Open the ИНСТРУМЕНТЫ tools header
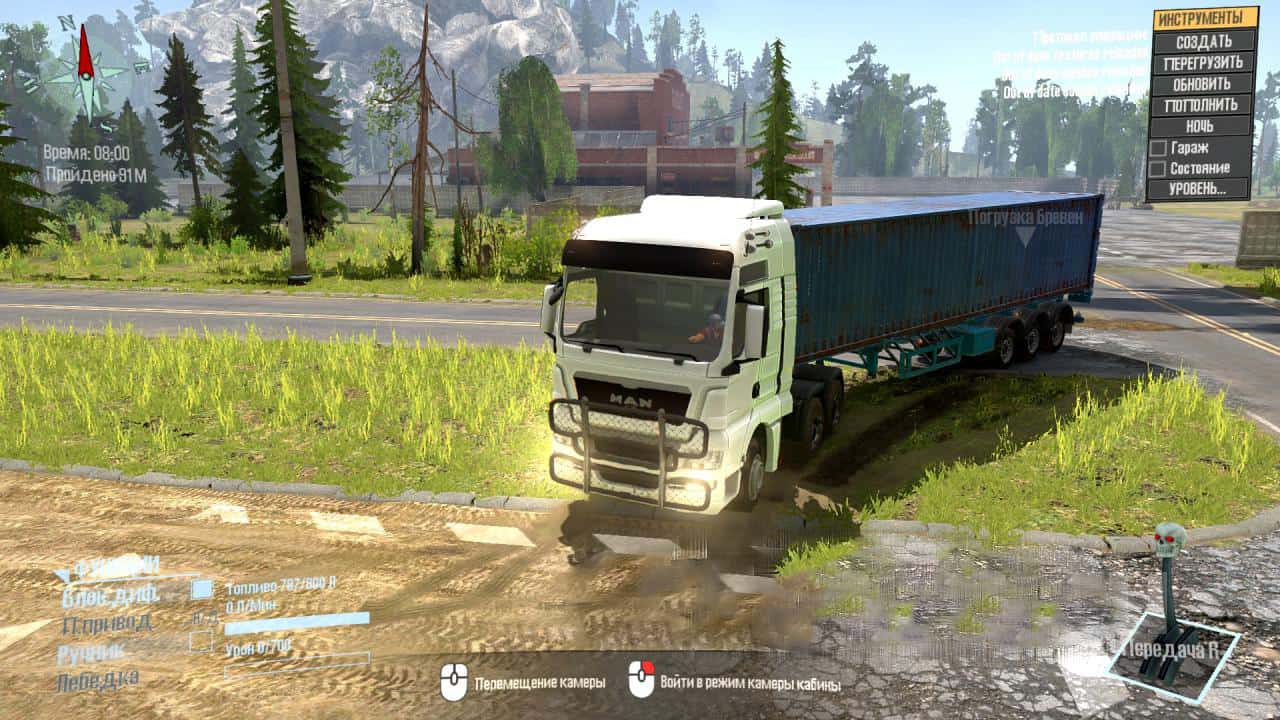Viewport: 1280px width, 720px height. (x=1204, y=18)
